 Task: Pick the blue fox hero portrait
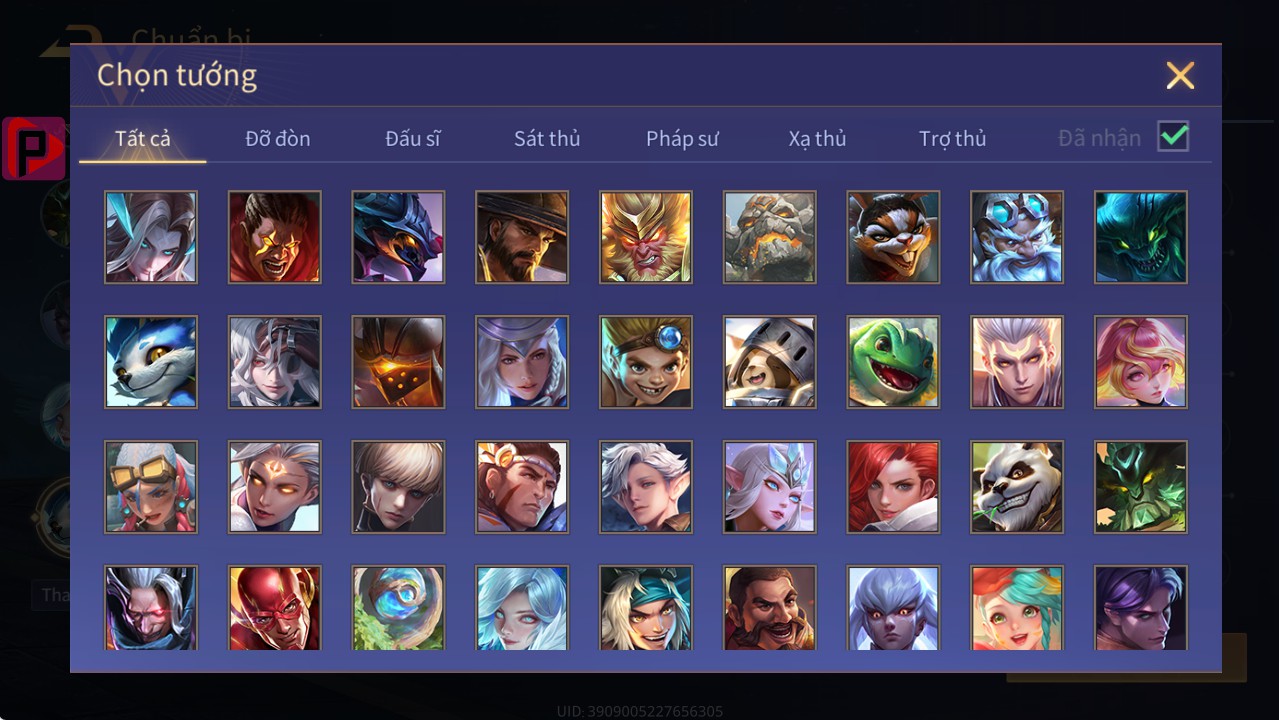pos(151,362)
